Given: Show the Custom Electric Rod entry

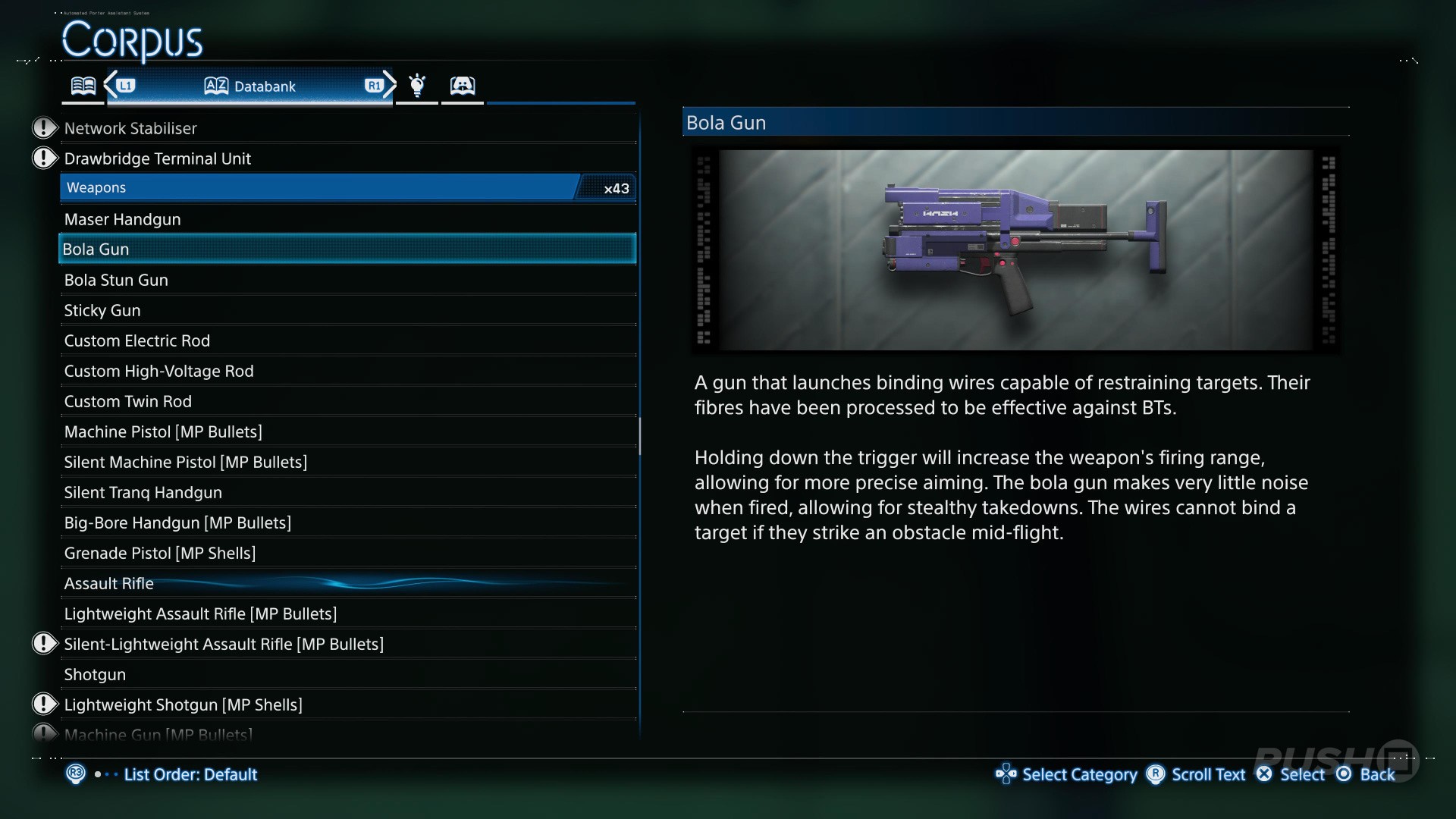Looking at the screenshot, I should 137,340.
